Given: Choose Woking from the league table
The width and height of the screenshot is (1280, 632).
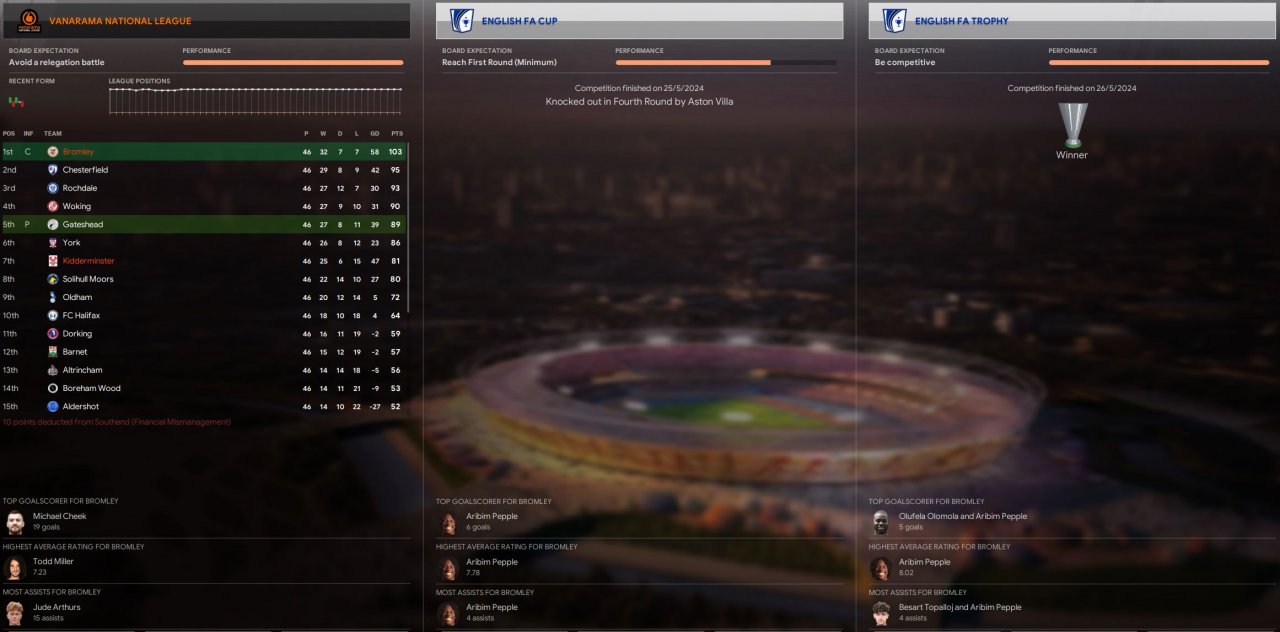Looking at the screenshot, I should [77, 206].
